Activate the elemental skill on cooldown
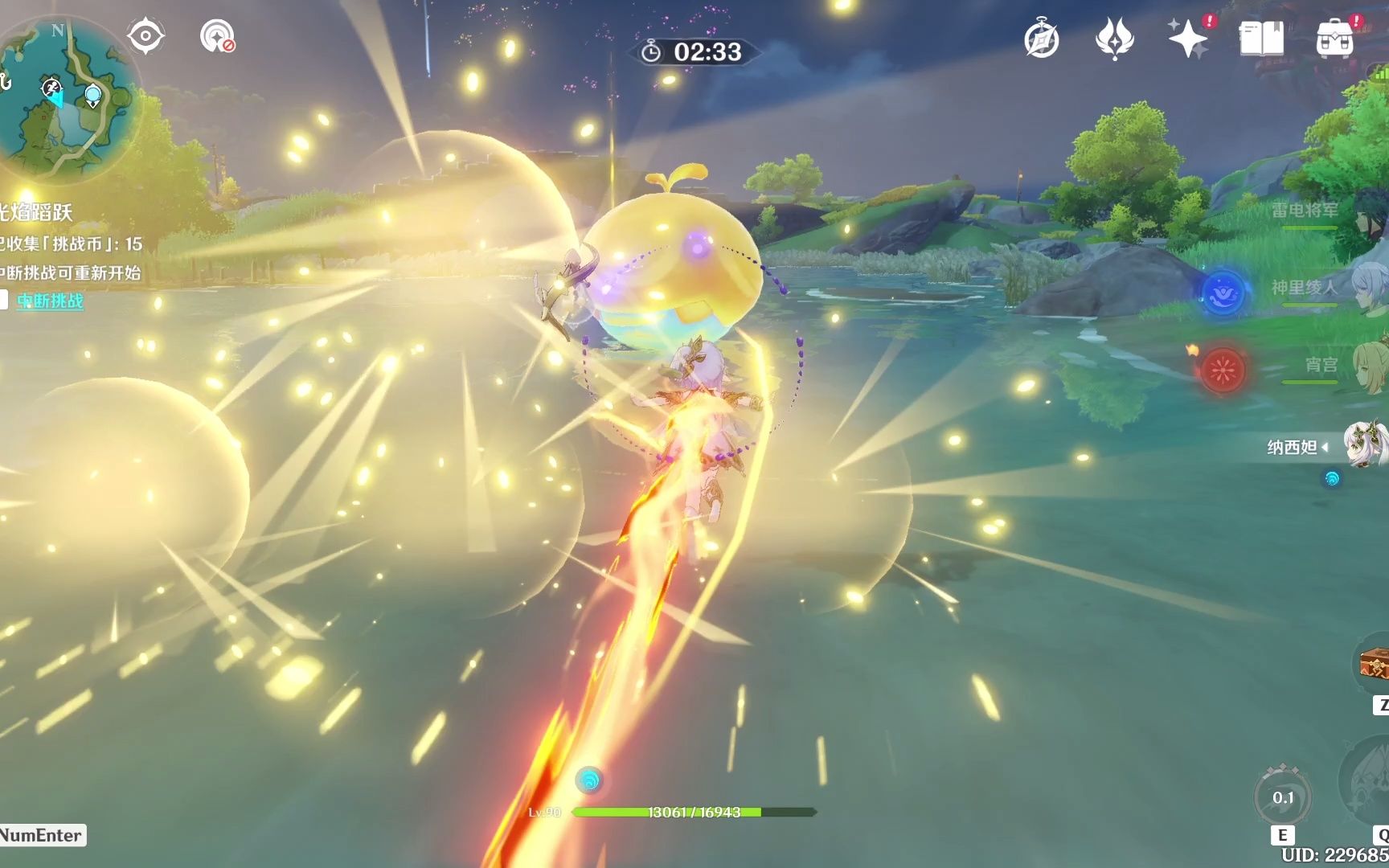 (1283, 798)
